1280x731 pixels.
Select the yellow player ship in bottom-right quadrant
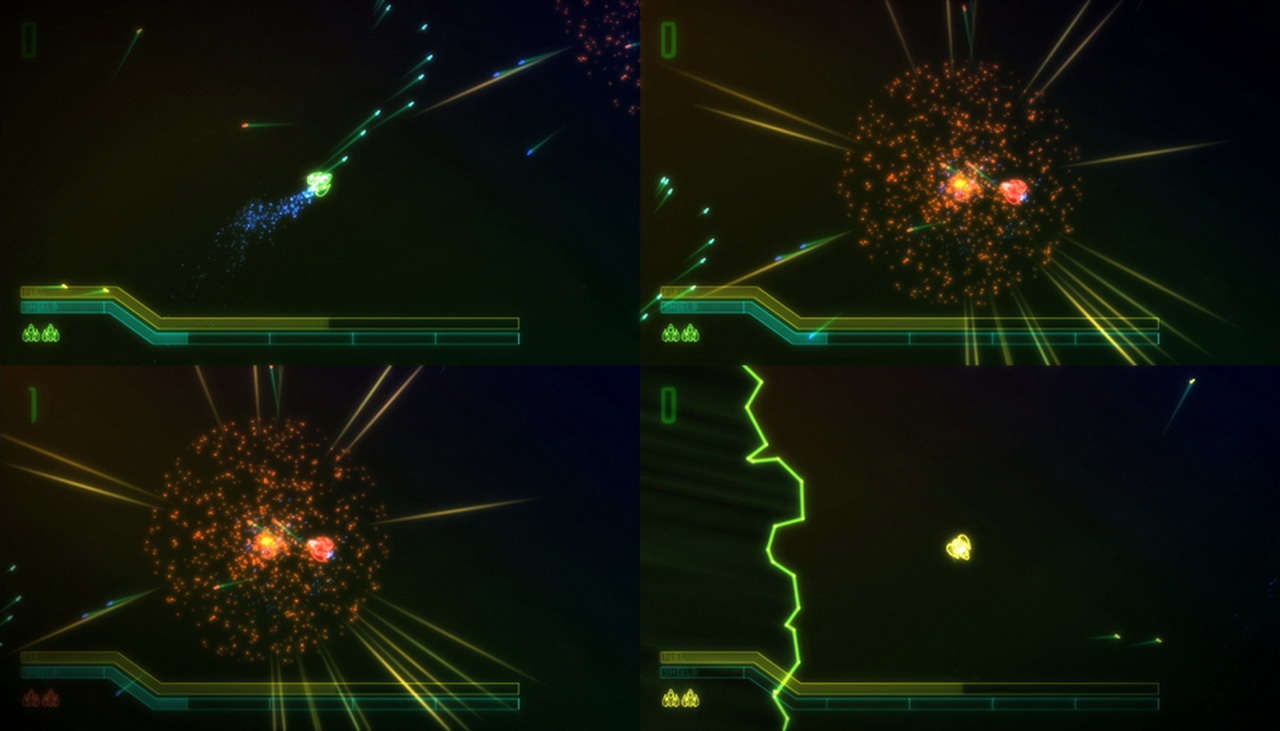[x=958, y=545]
